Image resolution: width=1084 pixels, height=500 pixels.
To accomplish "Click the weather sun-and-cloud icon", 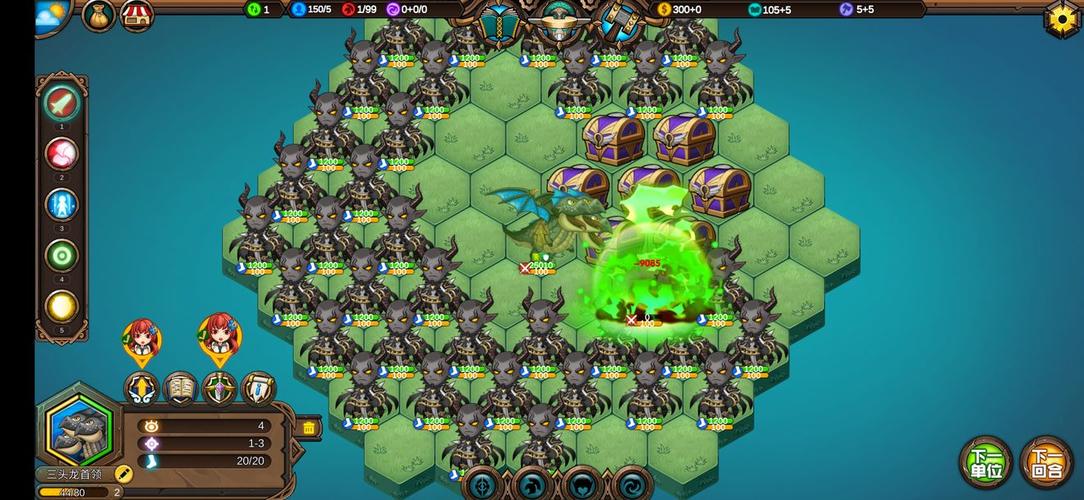I will coord(52,15).
